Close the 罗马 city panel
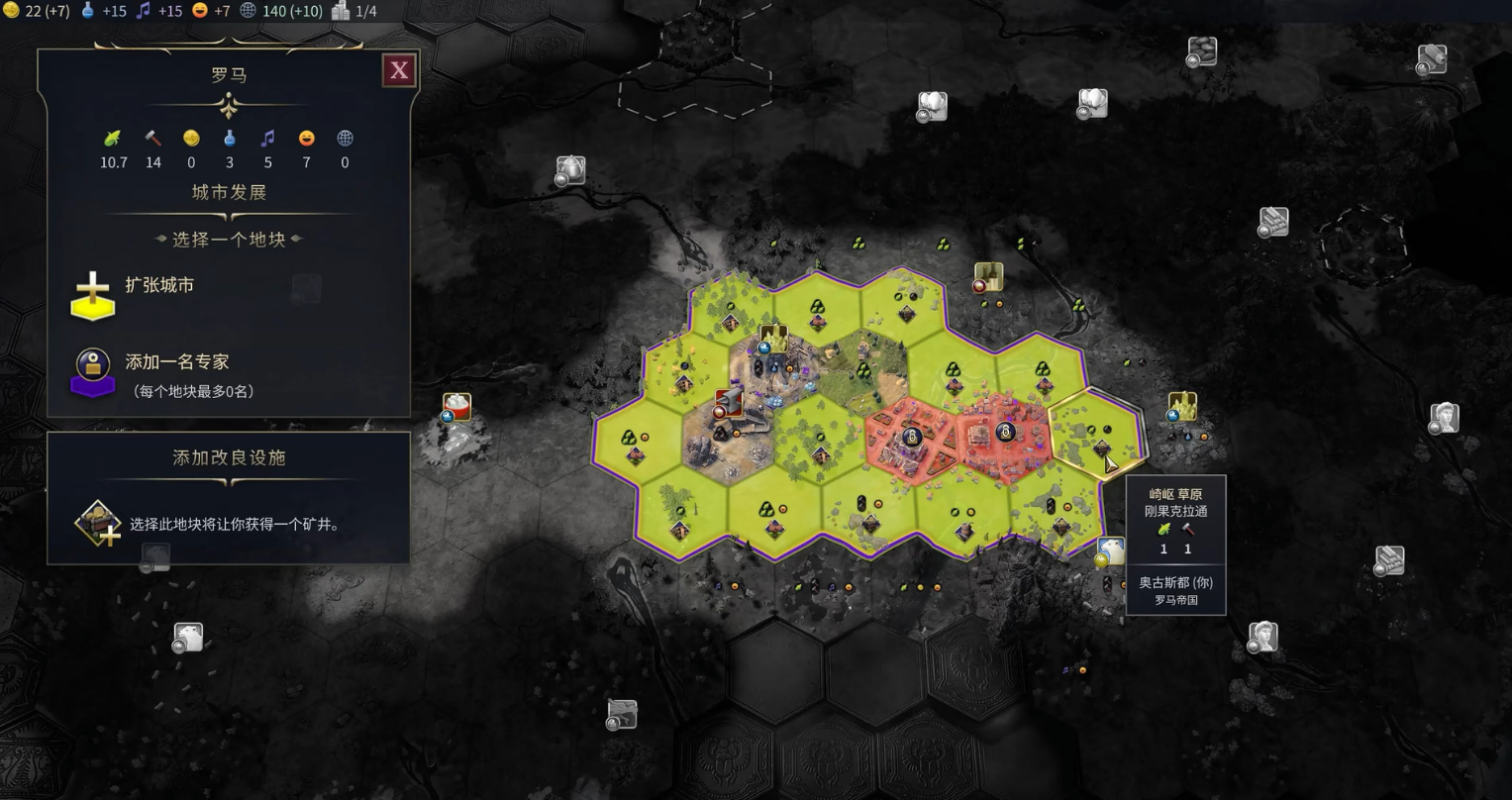 tap(399, 70)
